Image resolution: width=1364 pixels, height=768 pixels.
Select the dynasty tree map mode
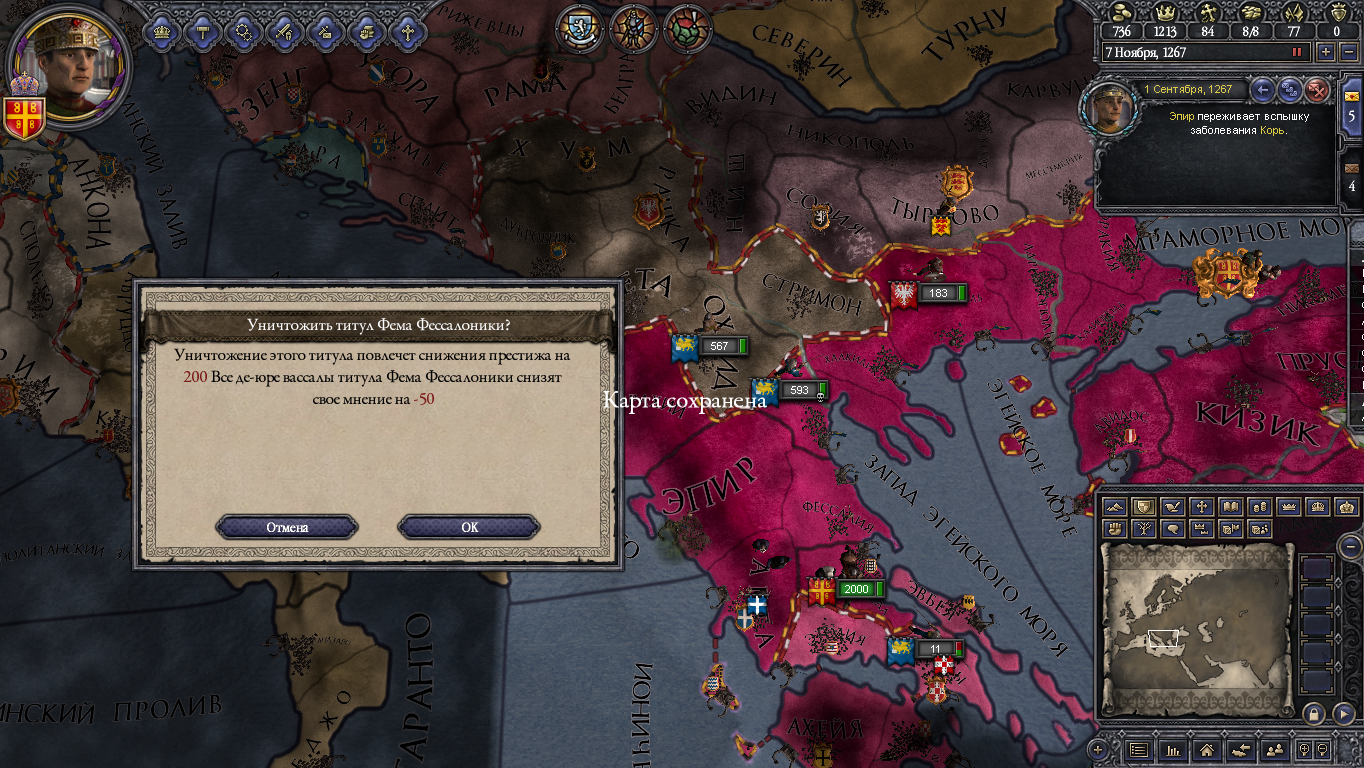coord(1145,528)
